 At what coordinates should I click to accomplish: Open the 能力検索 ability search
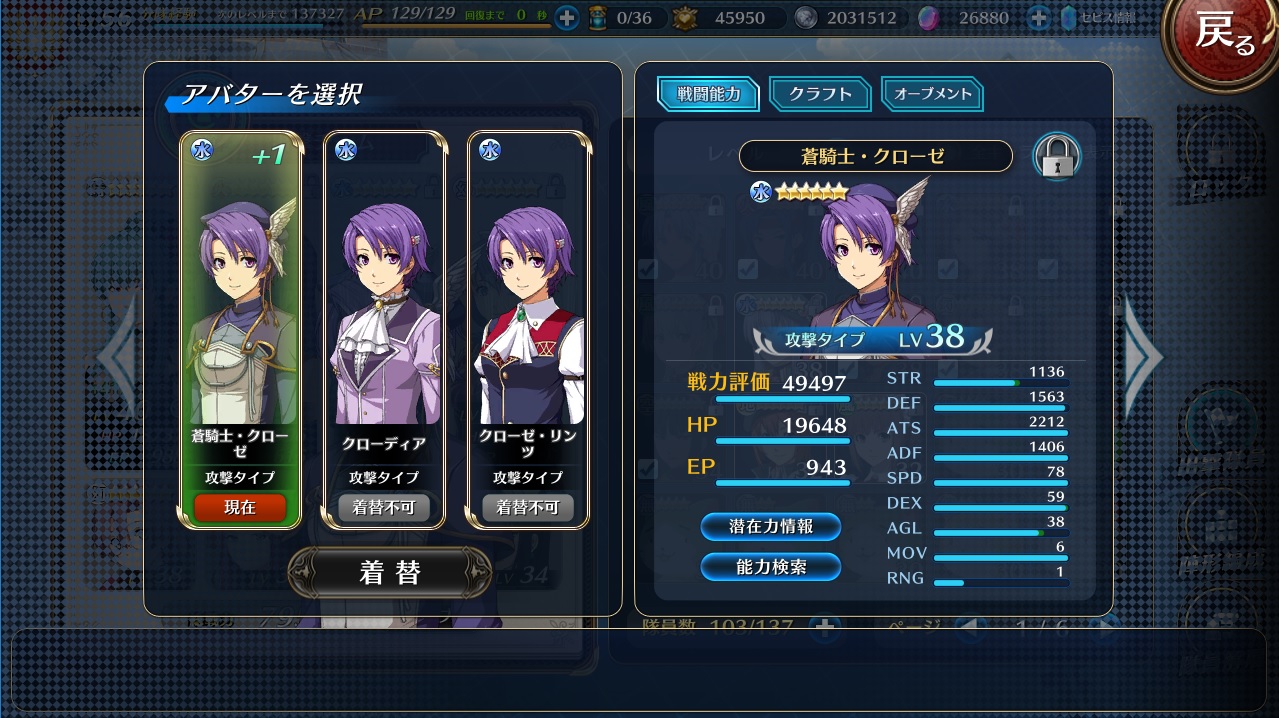771,567
